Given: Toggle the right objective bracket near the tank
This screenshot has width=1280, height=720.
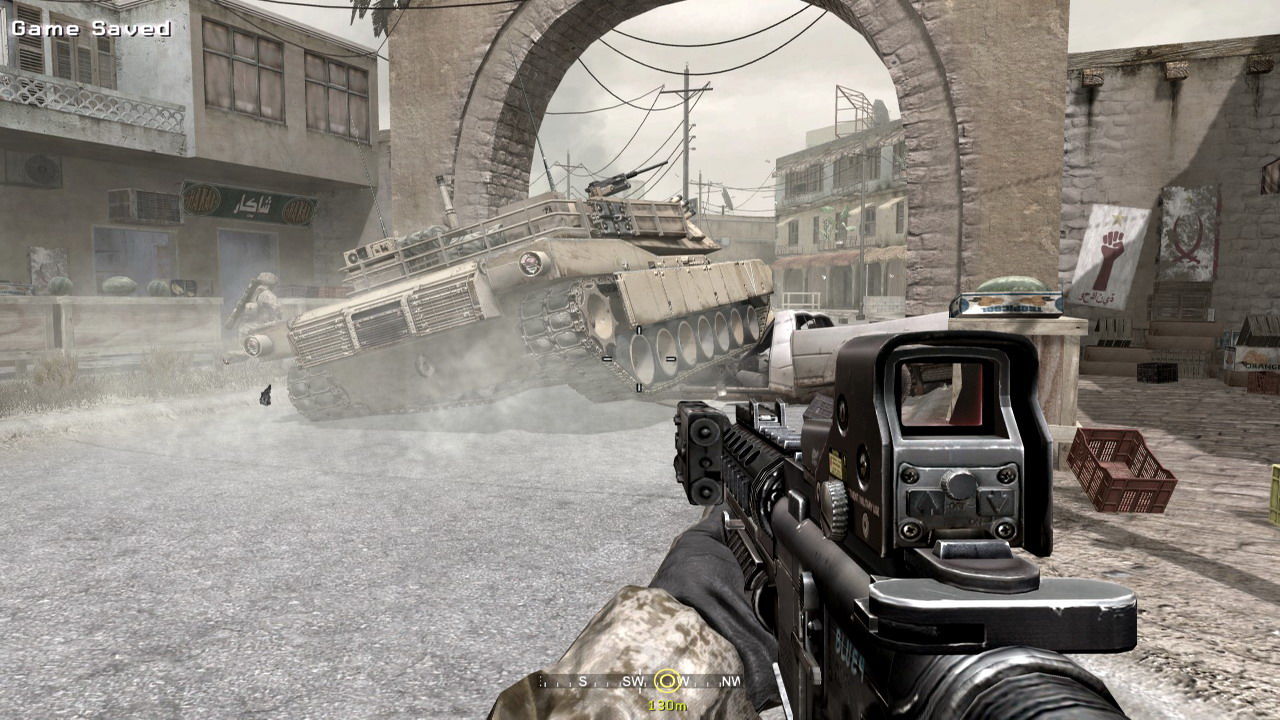Looking at the screenshot, I should pos(671,359).
